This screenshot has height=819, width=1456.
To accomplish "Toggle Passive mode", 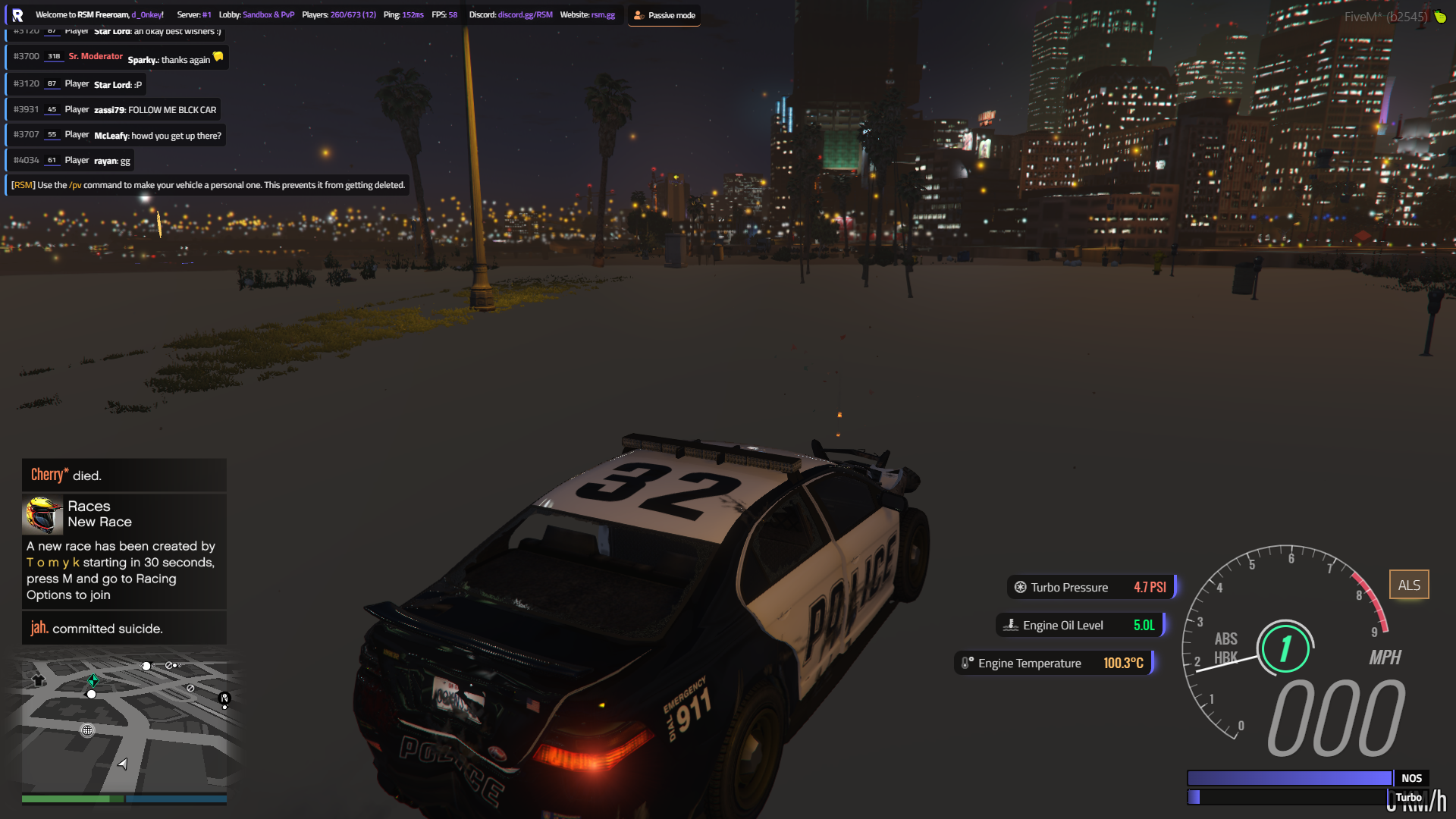I will click(664, 14).
